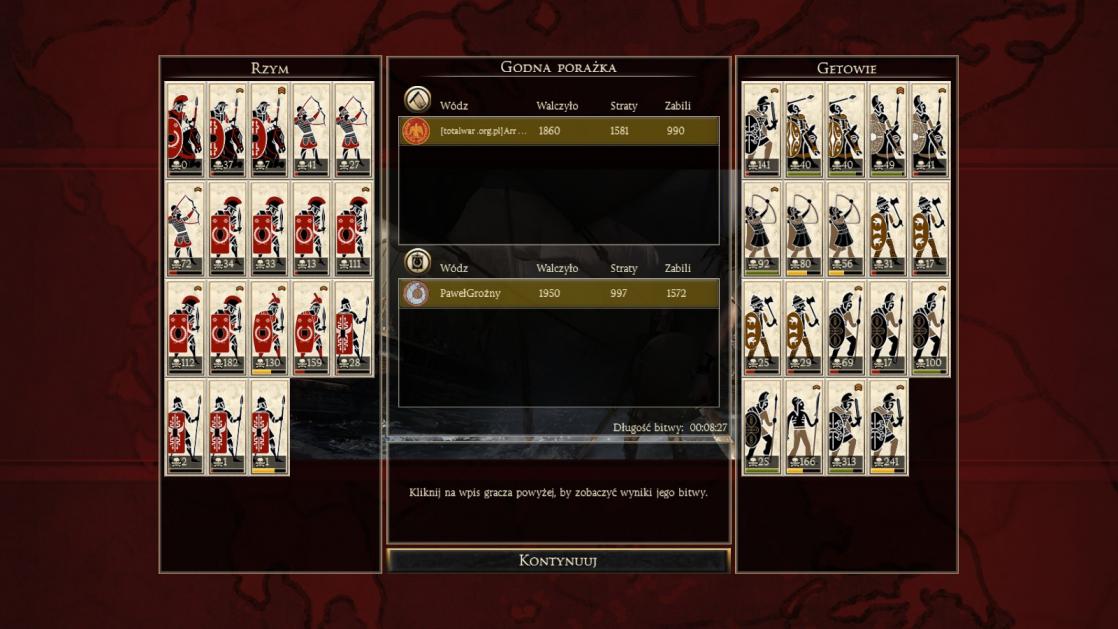Pick the Getae spearman card with 166 kills

pos(804,426)
